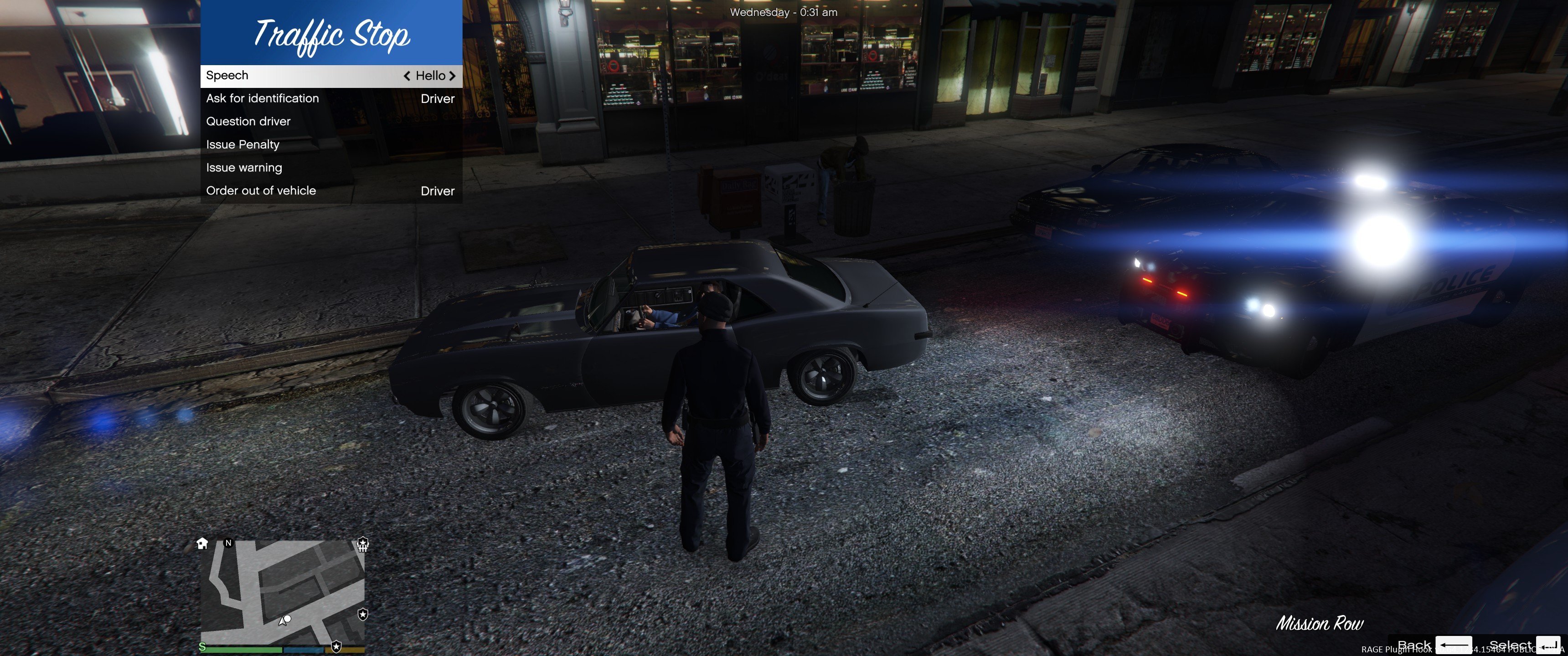1568x656 pixels.
Task: Click the house marker on the minimap
Action: 202,543
